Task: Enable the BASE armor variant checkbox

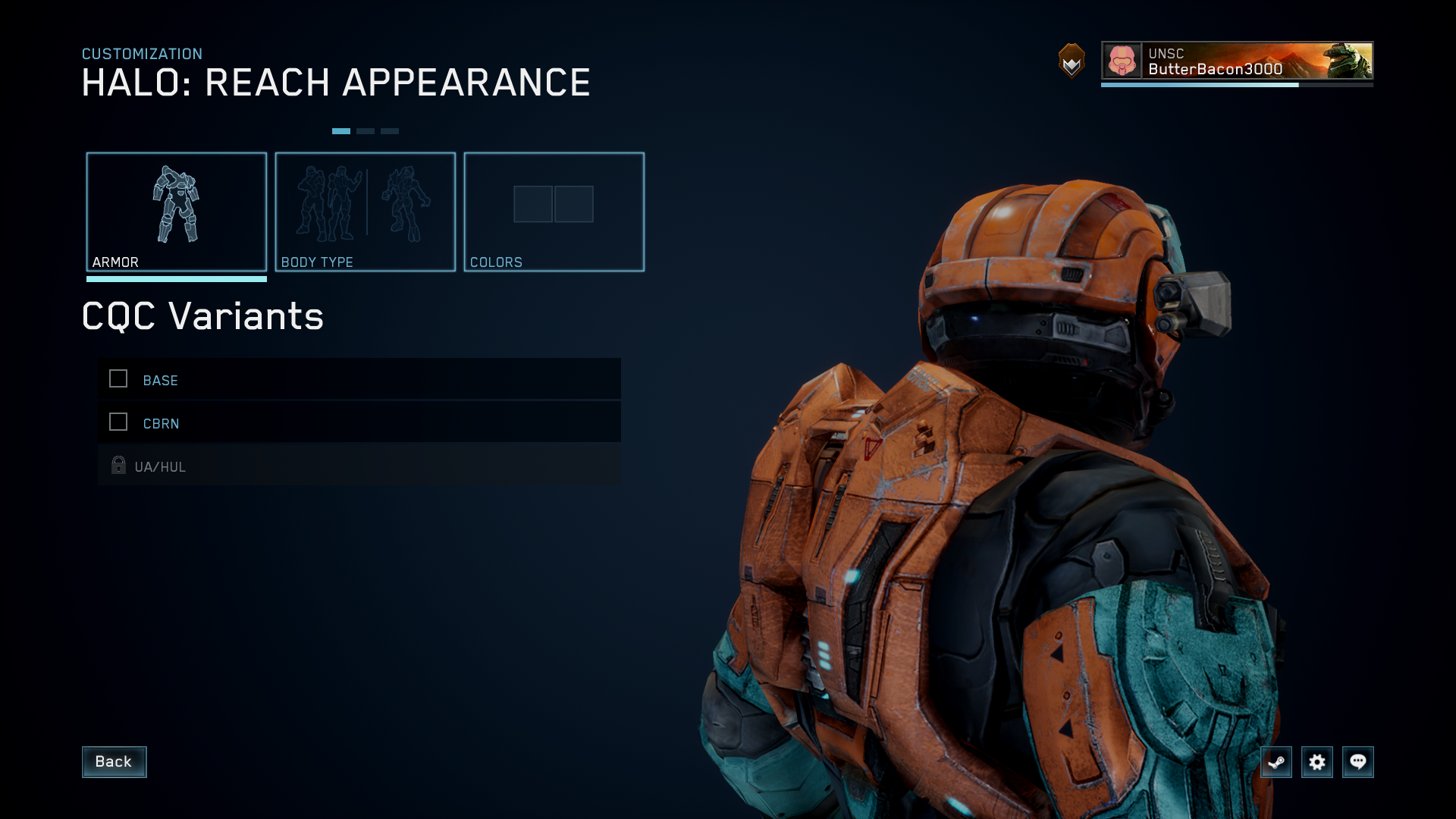Action: pos(118,378)
